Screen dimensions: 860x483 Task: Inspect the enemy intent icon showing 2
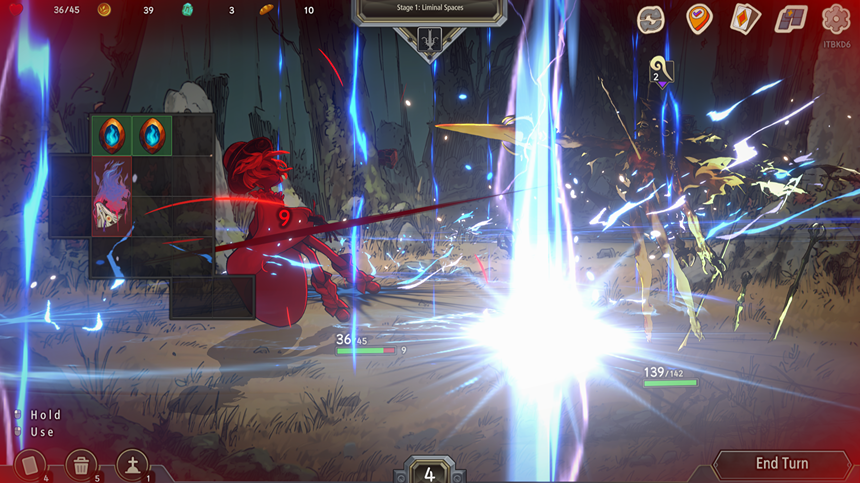pos(659,68)
